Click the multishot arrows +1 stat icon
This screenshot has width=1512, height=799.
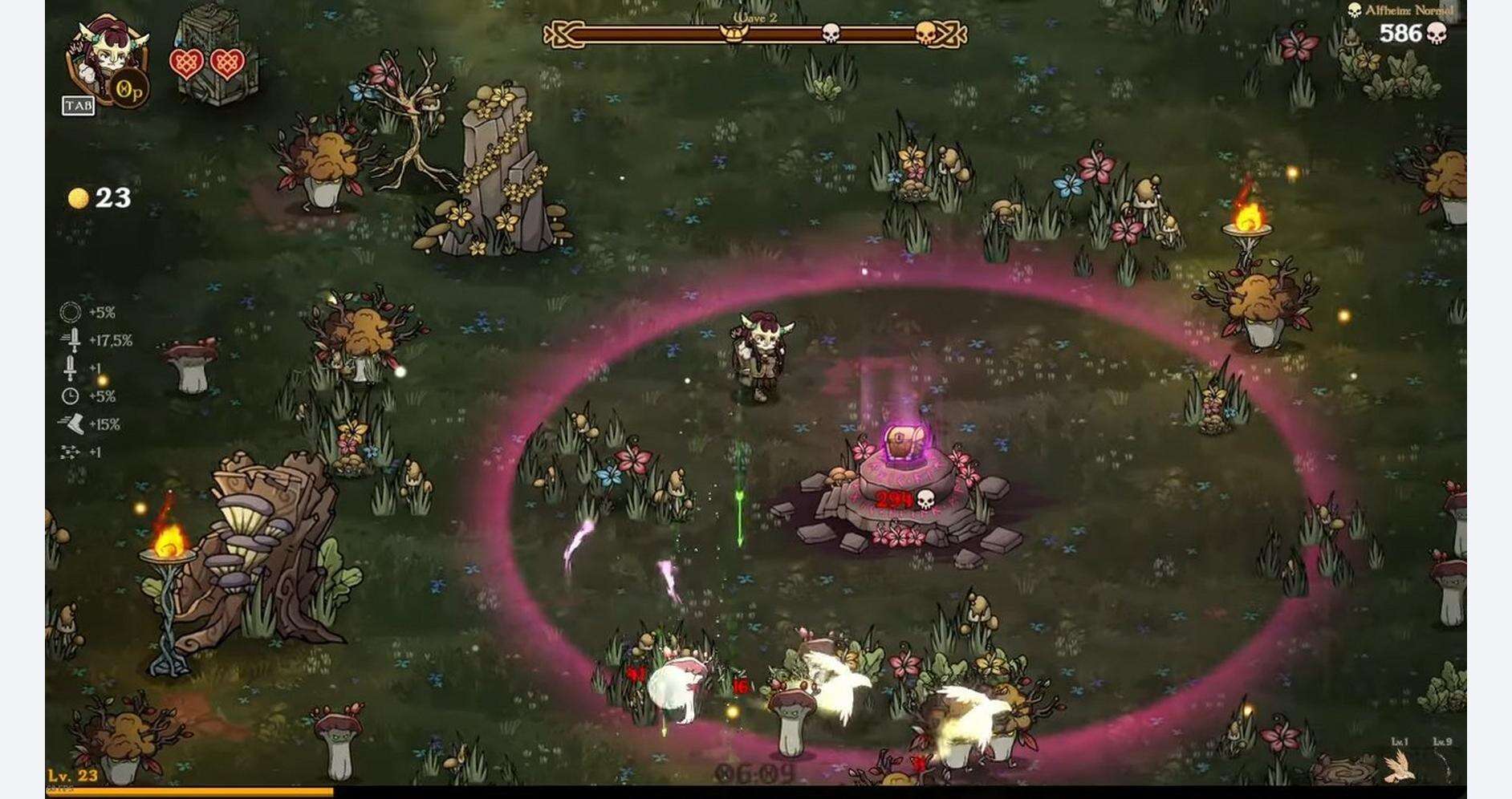point(70,451)
